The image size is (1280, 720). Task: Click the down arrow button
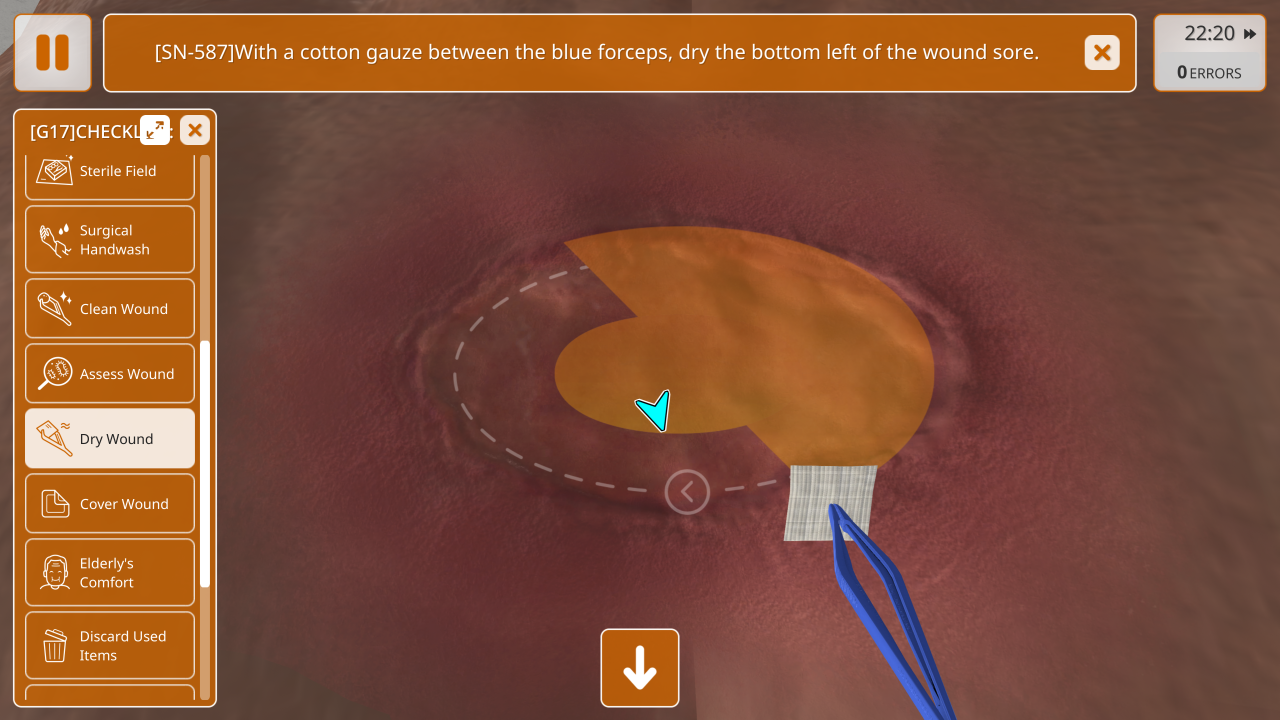pos(640,668)
